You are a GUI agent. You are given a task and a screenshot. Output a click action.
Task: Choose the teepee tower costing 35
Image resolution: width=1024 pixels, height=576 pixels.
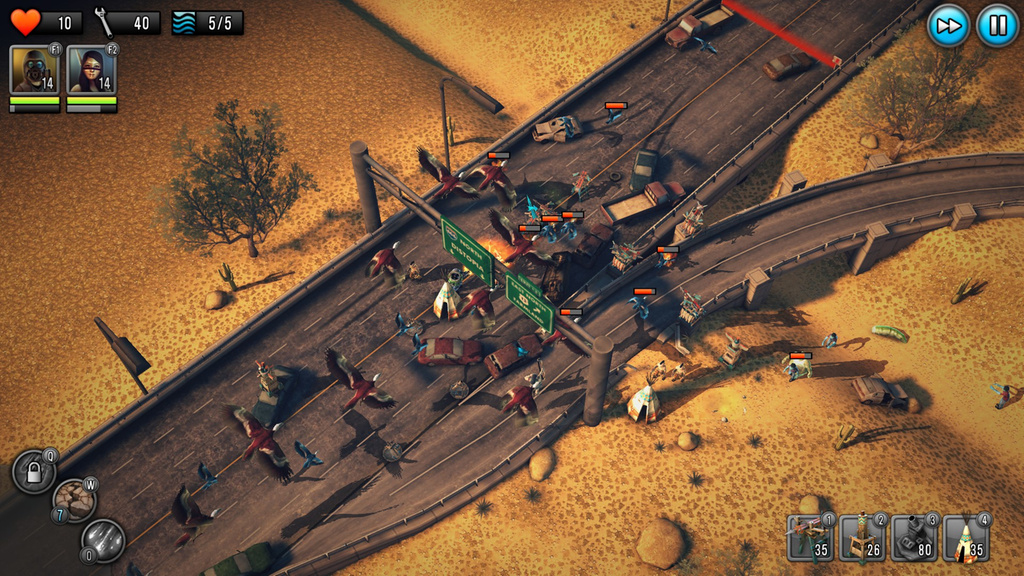tap(965, 538)
